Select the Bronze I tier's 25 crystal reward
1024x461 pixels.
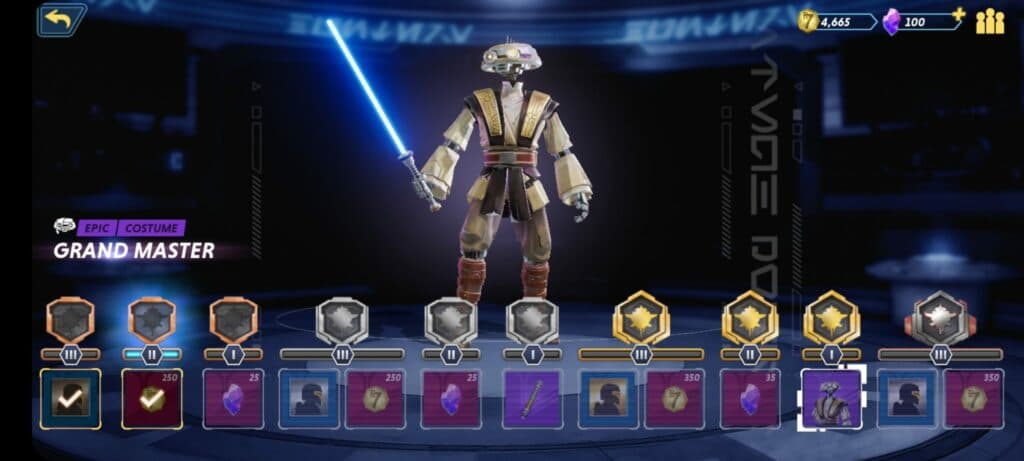233,399
